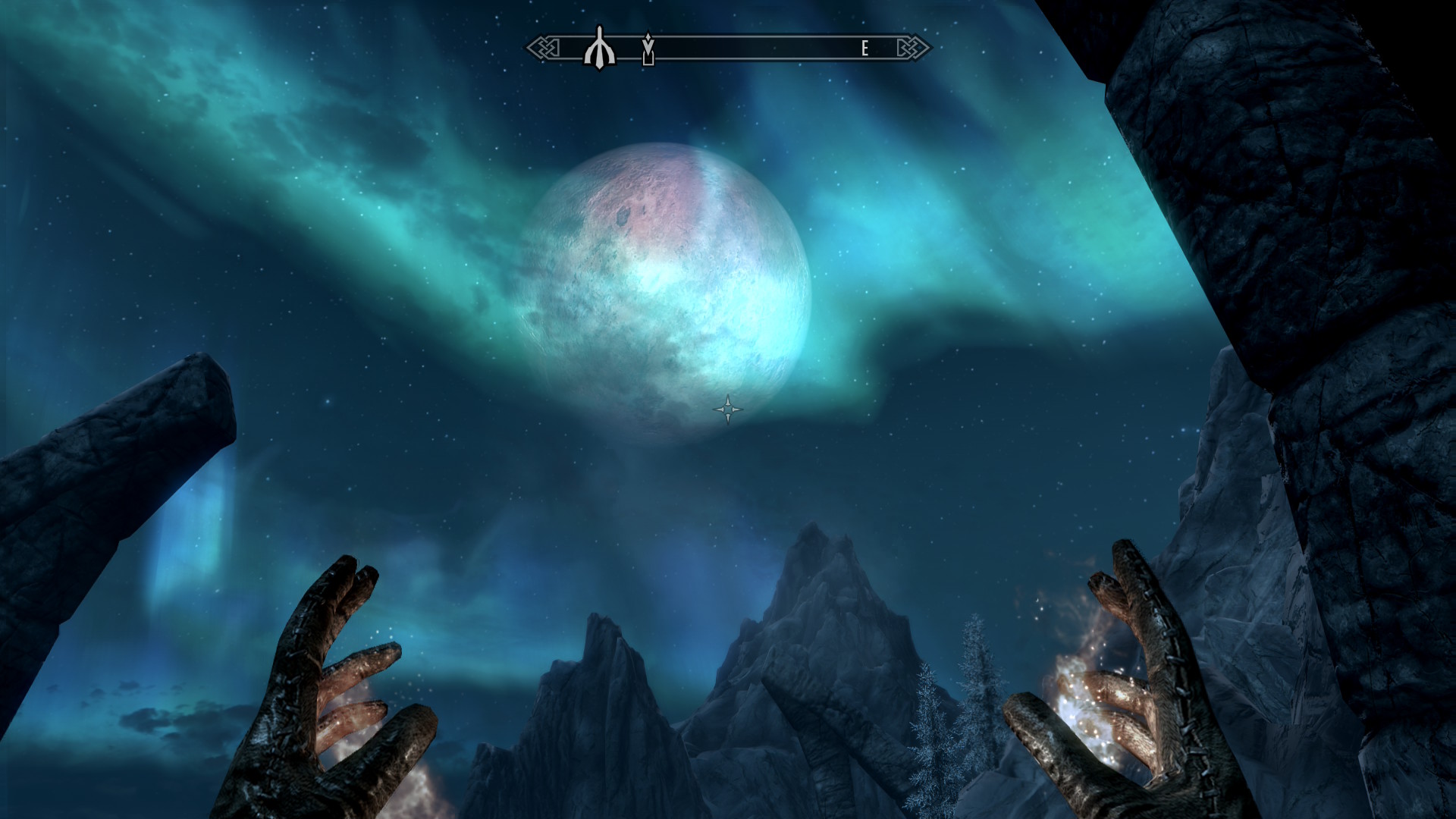Click the claw-shaped location marker on the compass
Viewport: 1456px width, 819px height.
pyautogui.click(x=598, y=48)
